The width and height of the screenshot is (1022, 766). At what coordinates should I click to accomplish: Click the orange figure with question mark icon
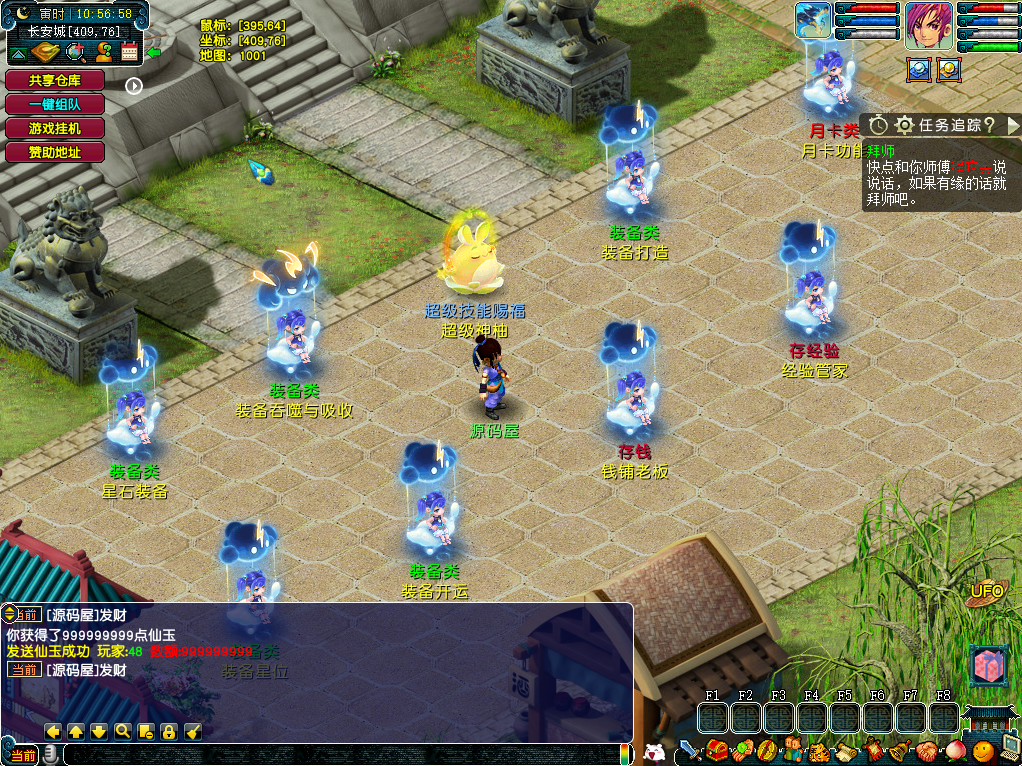point(103,53)
